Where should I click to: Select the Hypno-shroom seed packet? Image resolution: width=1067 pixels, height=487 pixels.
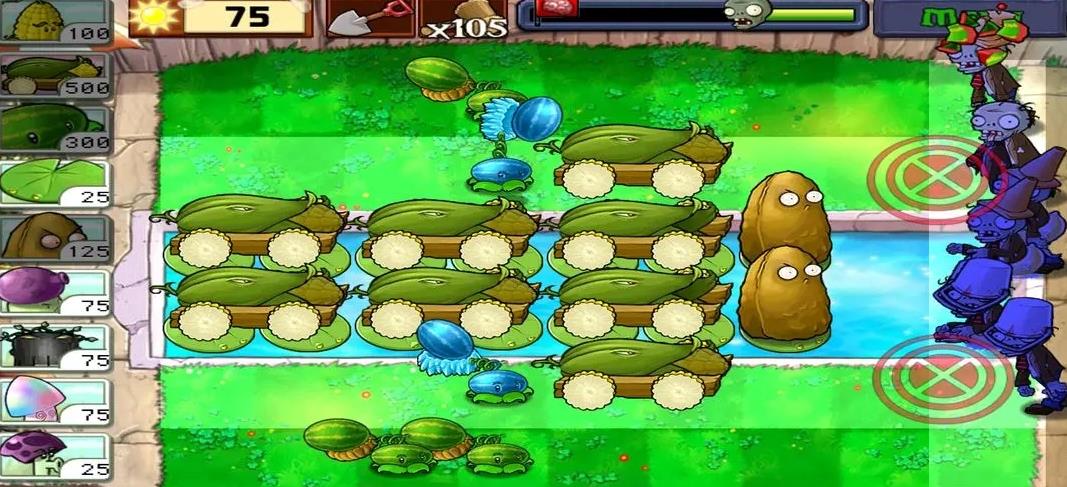click(x=55, y=400)
